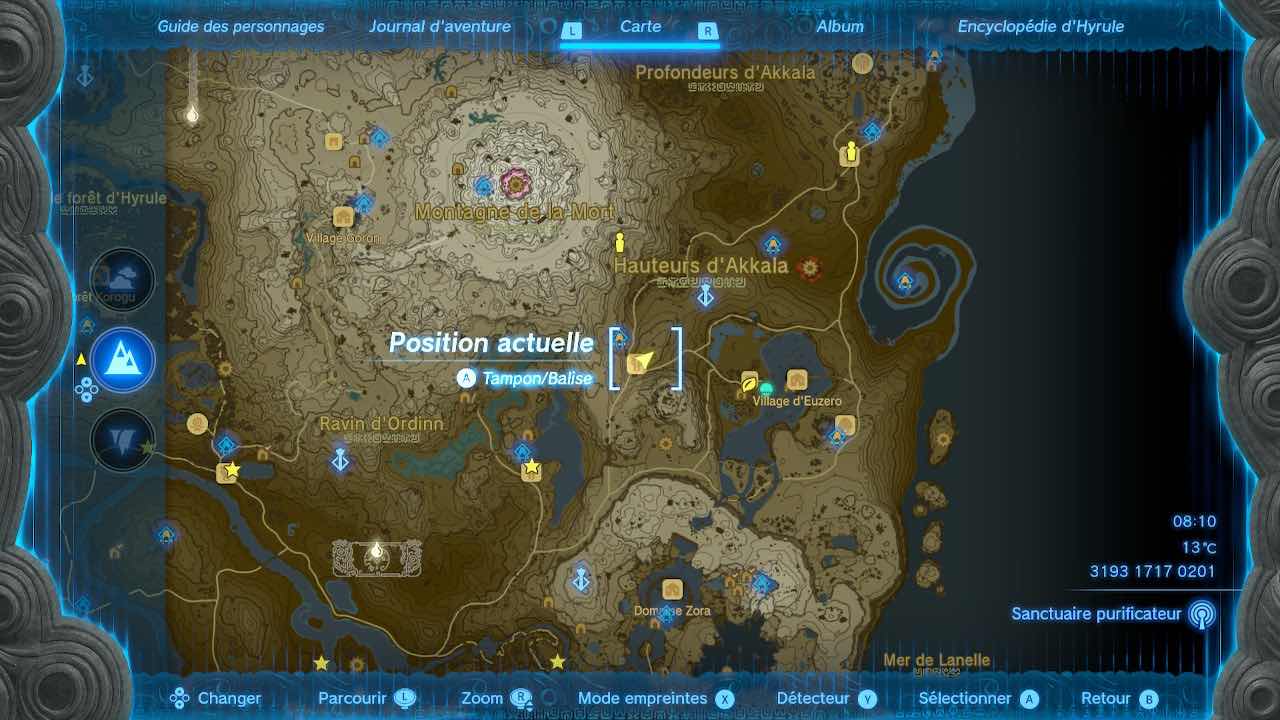Click the spiral peninsula shrine marker
This screenshot has width=1280, height=720.
coord(905,281)
